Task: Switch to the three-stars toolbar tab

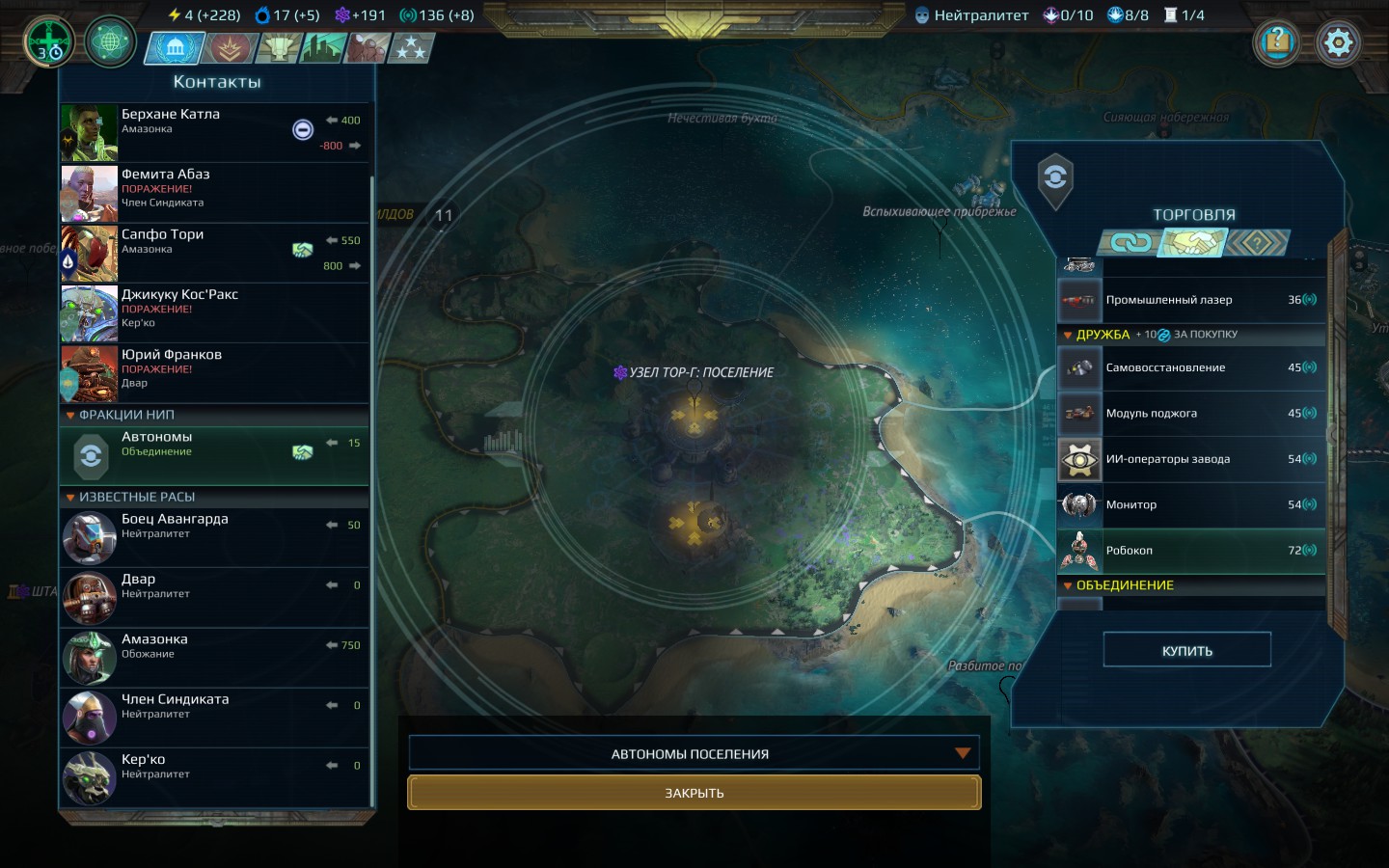Action: (x=411, y=48)
